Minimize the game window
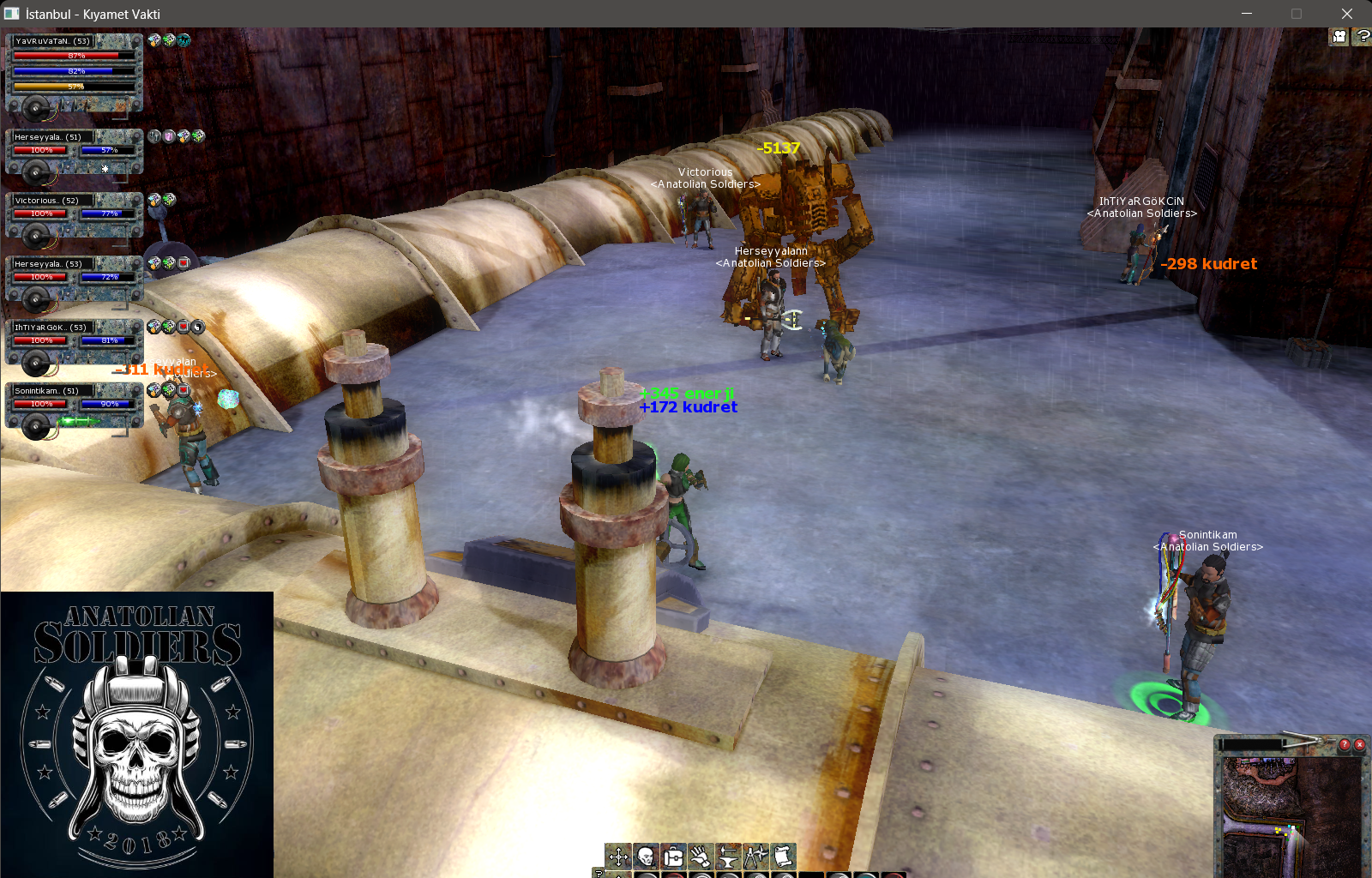 [1247, 14]
